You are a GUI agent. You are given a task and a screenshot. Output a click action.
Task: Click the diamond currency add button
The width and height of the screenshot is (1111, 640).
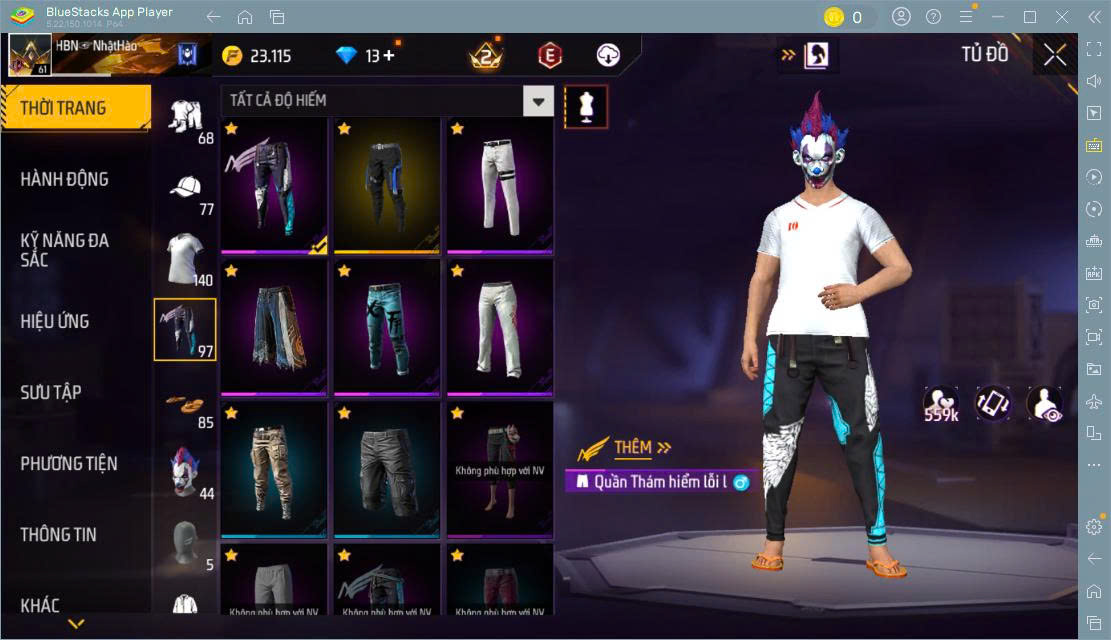388,56
